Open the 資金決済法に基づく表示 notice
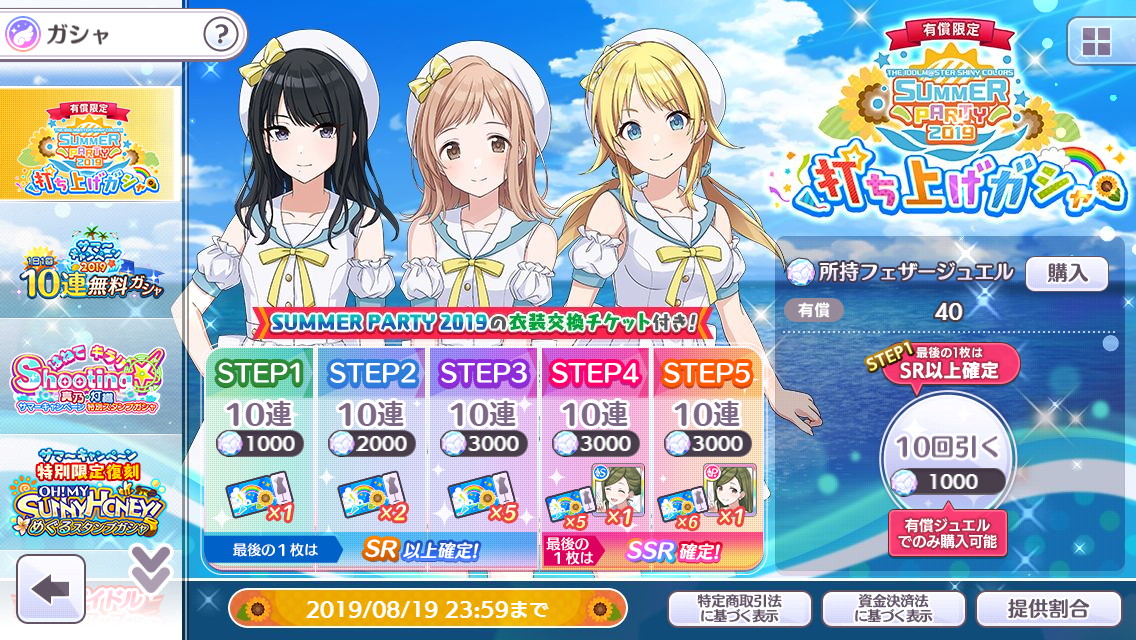The width and height of the screenshot is (1136, 640). [x=893, y=608]
